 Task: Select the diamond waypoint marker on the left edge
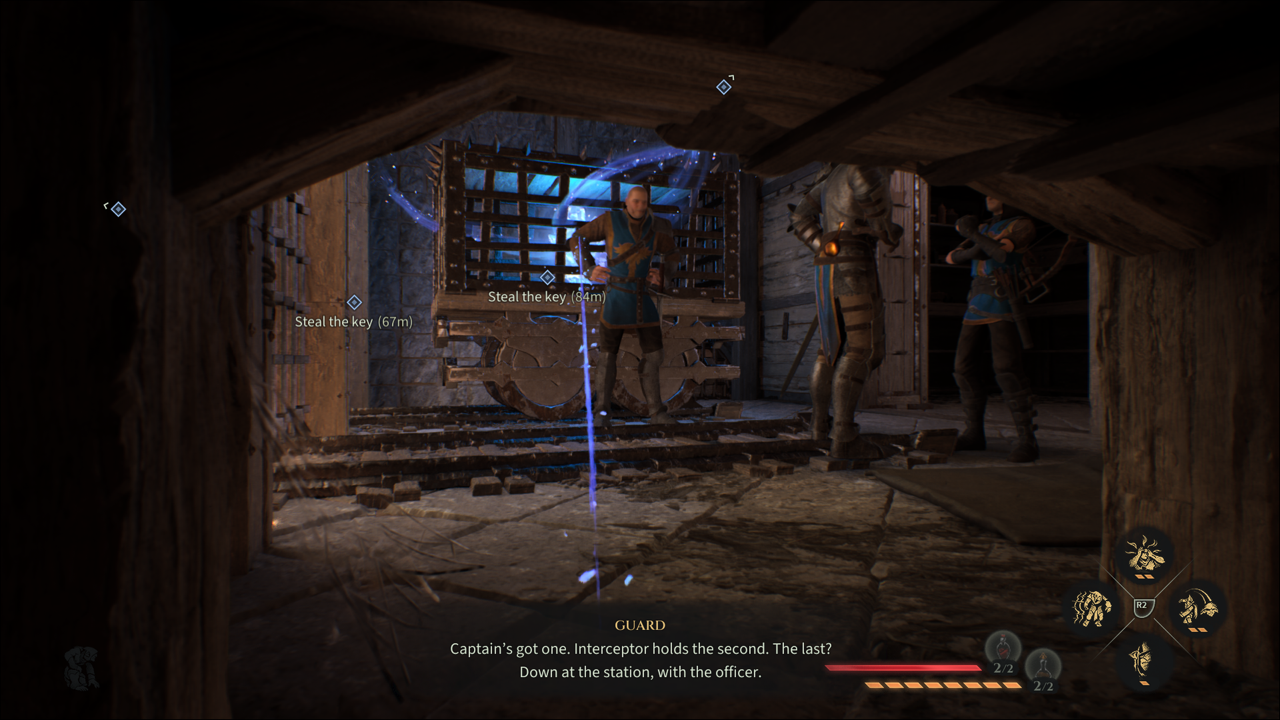pos(118,209)
